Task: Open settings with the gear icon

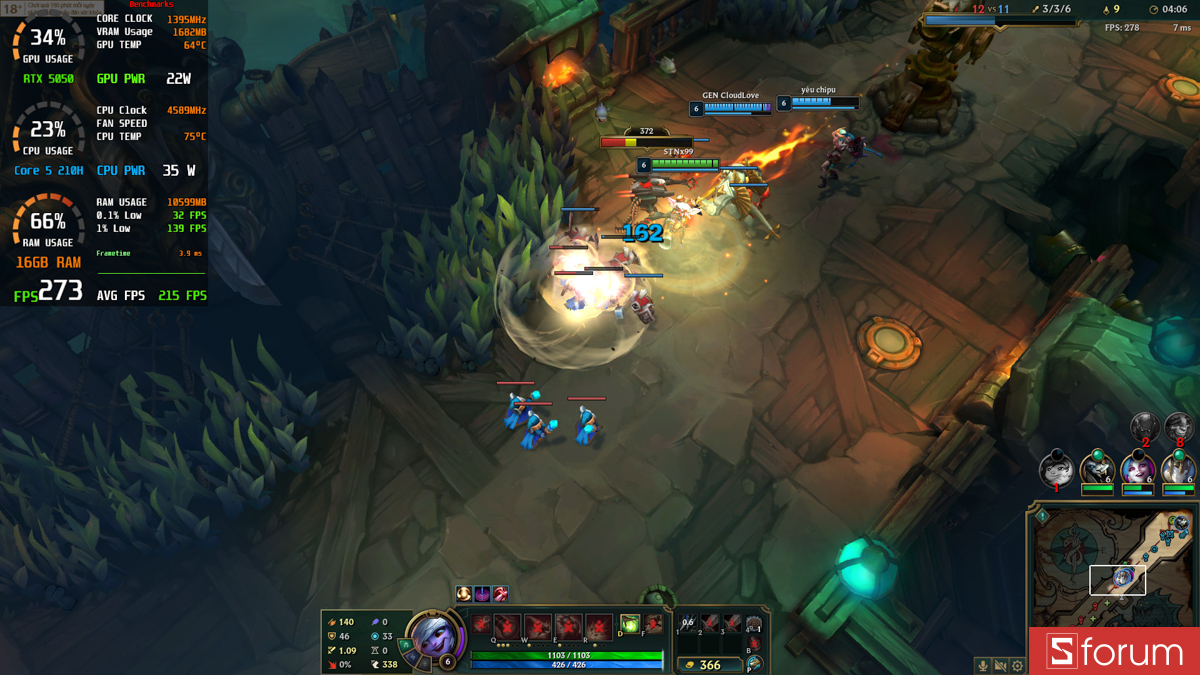Action: [1017, 665]
